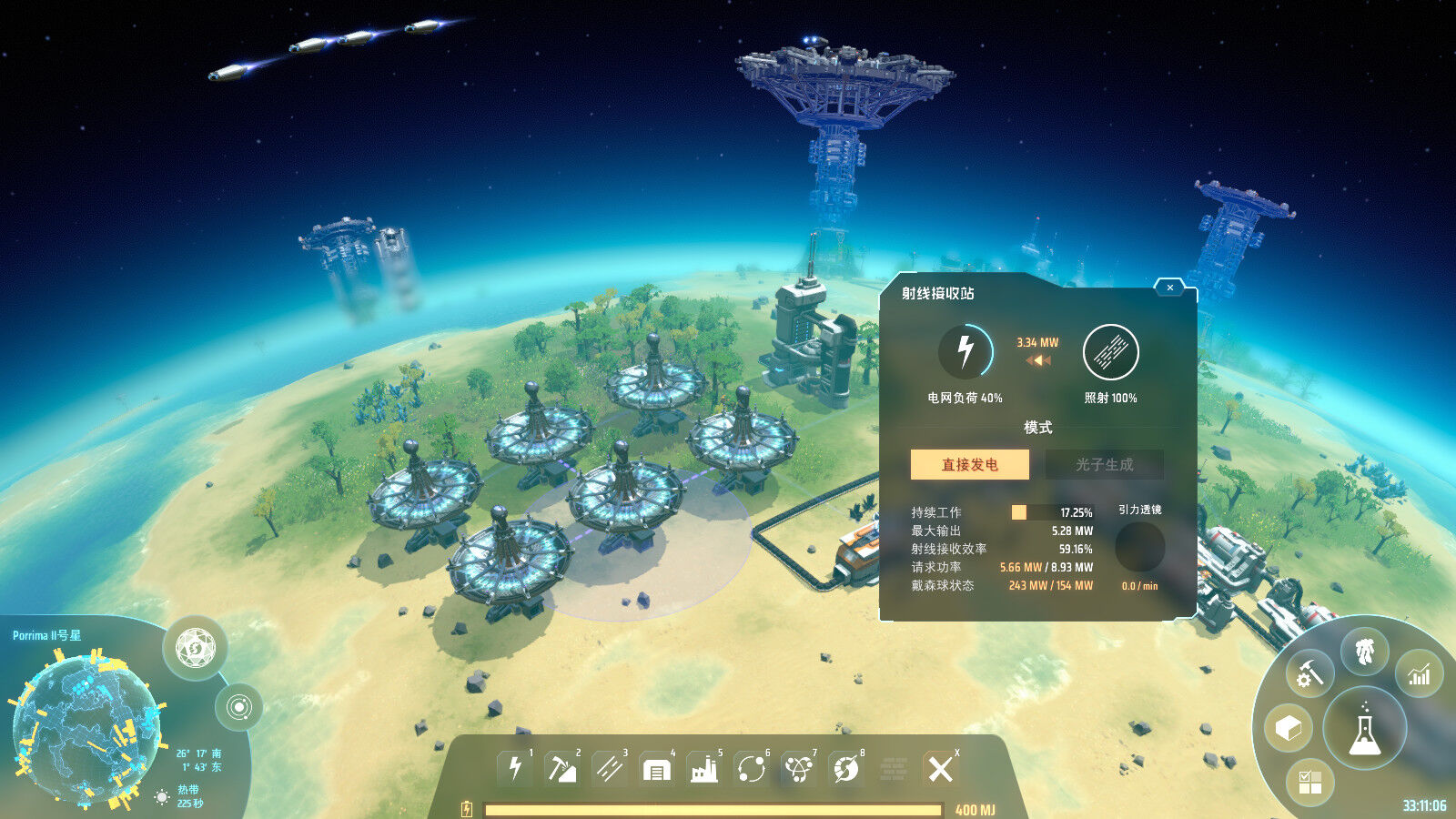
Task: Pick the factory production build category
Action: pos(703,770)
